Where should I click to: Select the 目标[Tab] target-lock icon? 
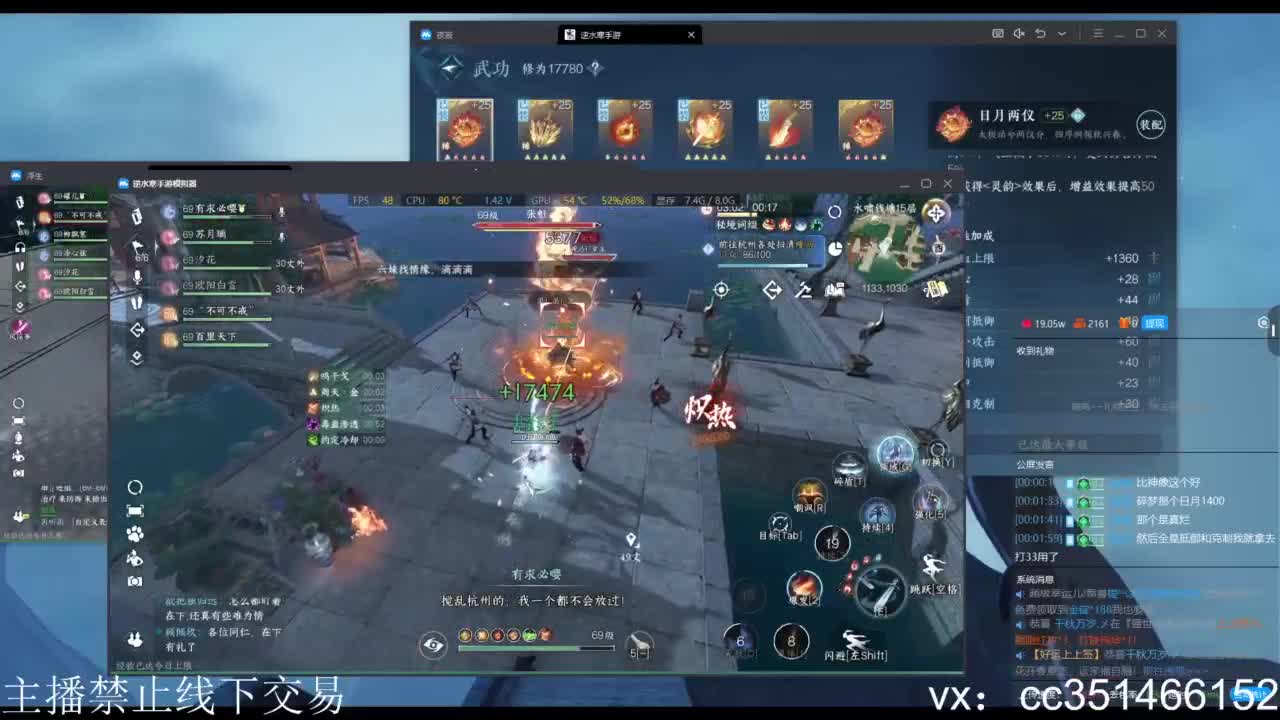point(781,523)
